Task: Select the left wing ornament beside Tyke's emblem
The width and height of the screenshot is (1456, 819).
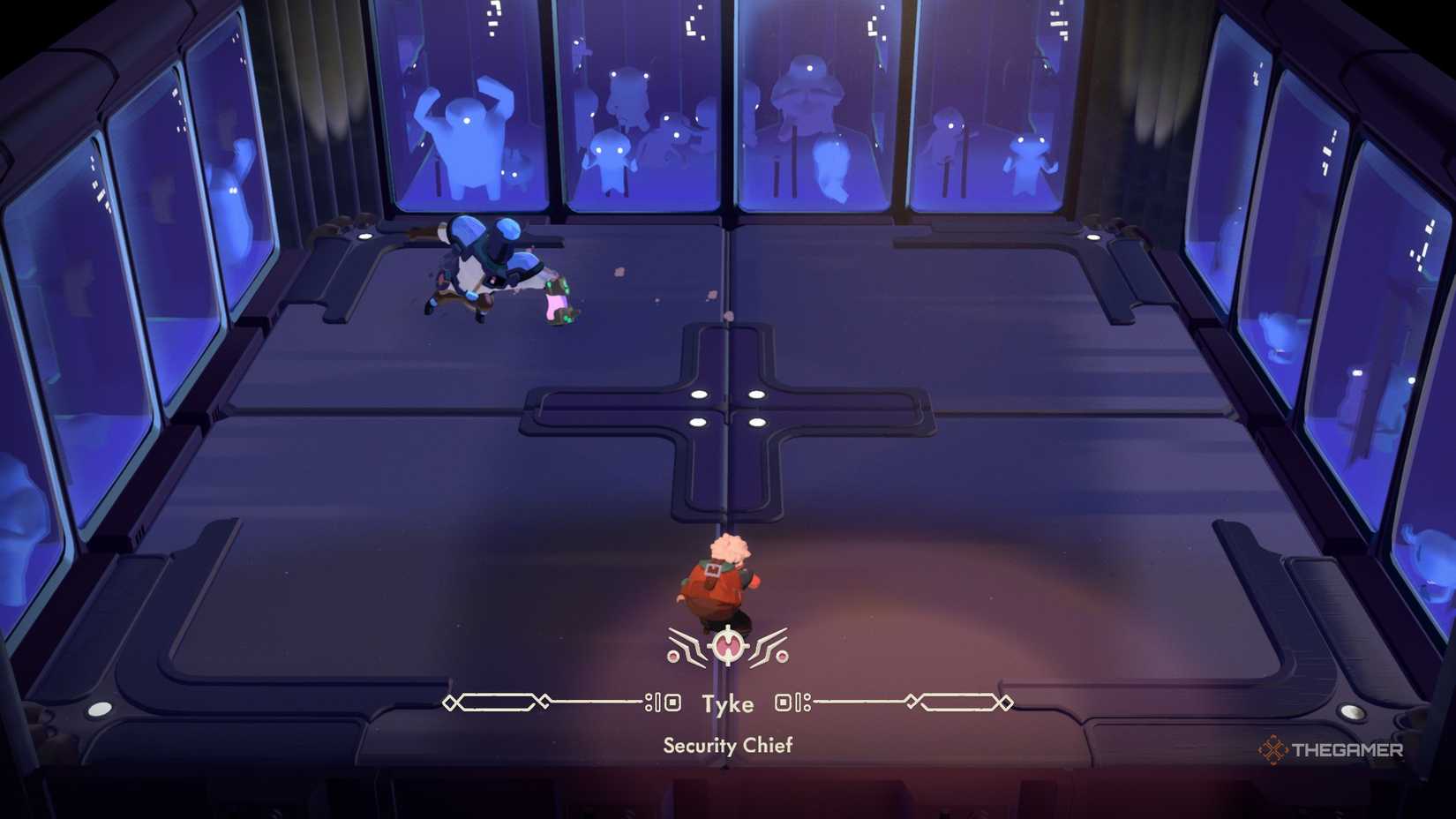Action: [687, 642]
